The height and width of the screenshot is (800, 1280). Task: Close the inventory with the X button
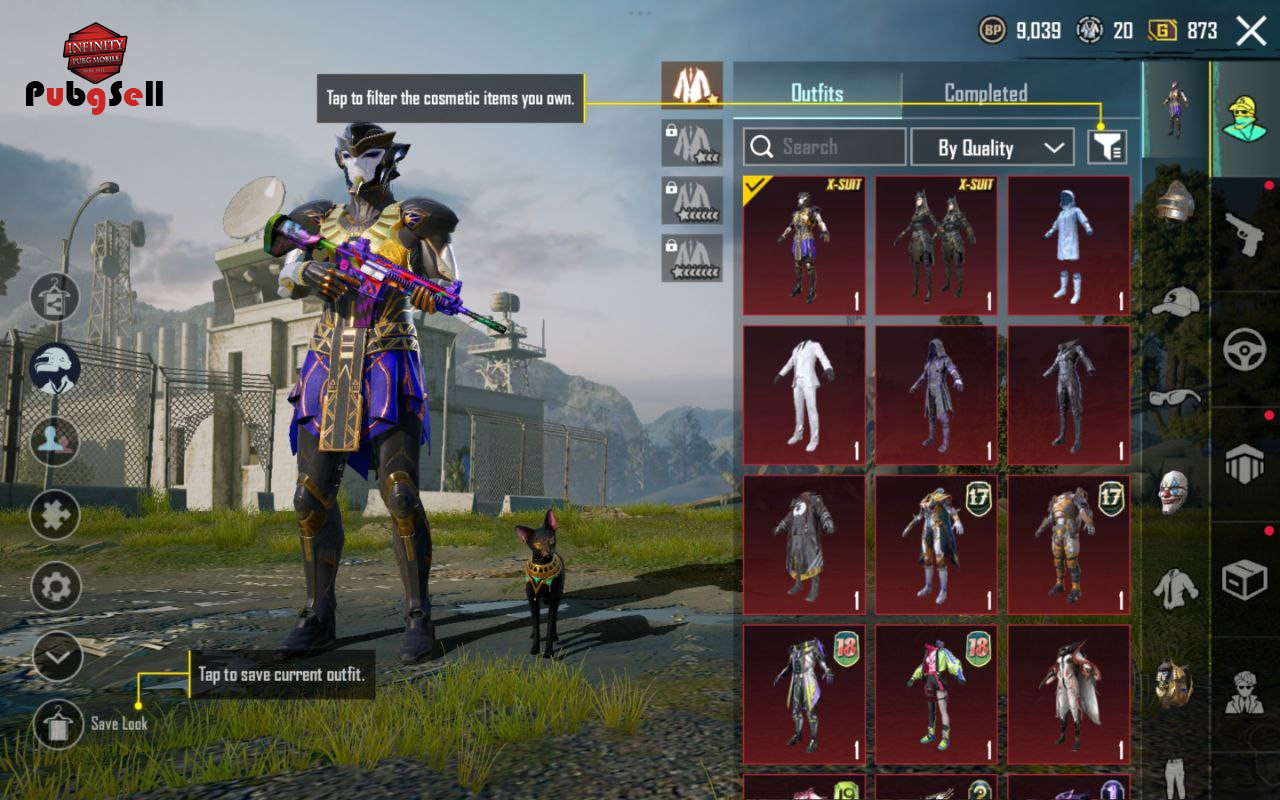[1251, 31]
